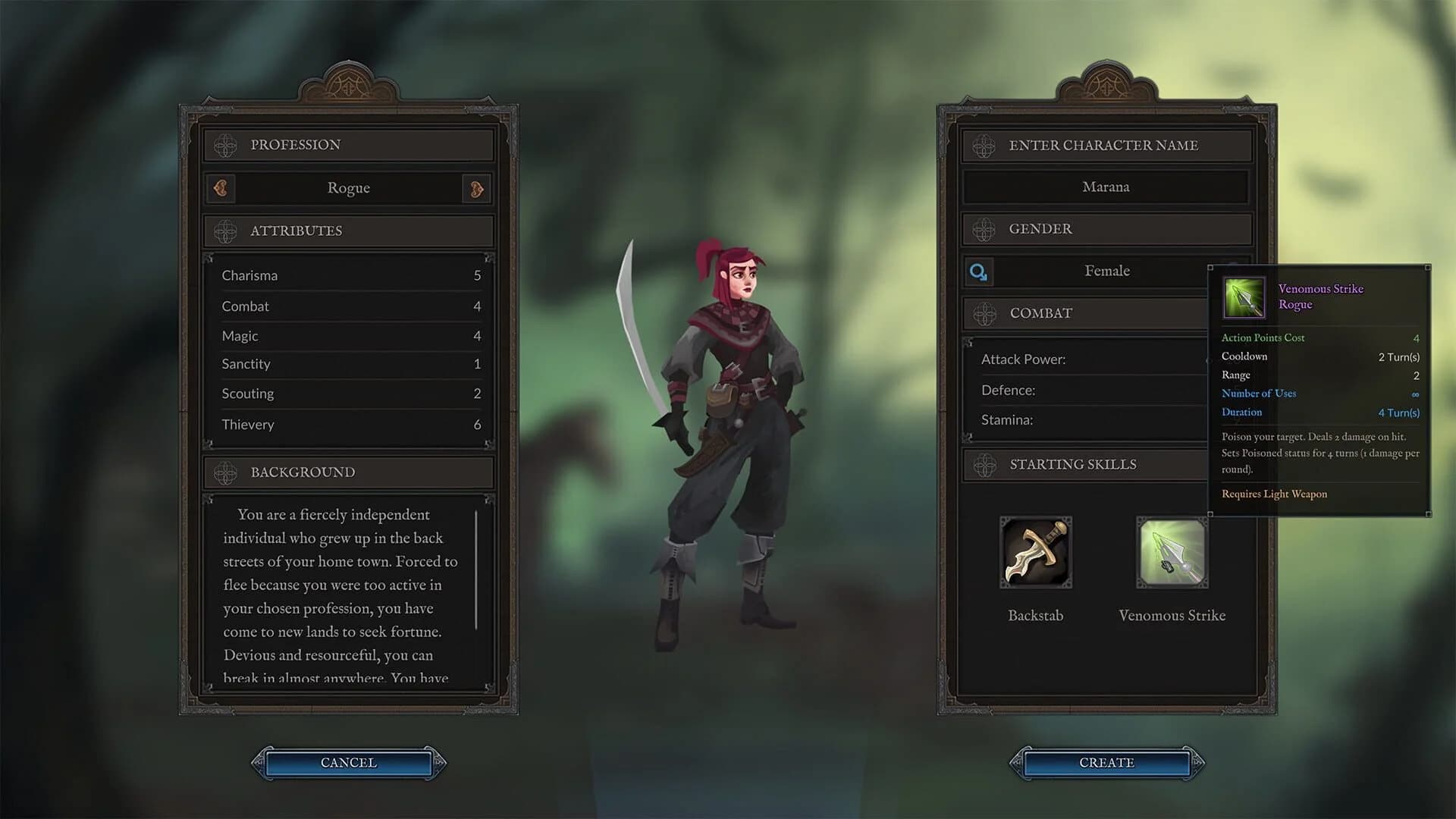Select the Backstab skill icon
Screen dimensions: 1456x819
click(x=1036, y=551)
